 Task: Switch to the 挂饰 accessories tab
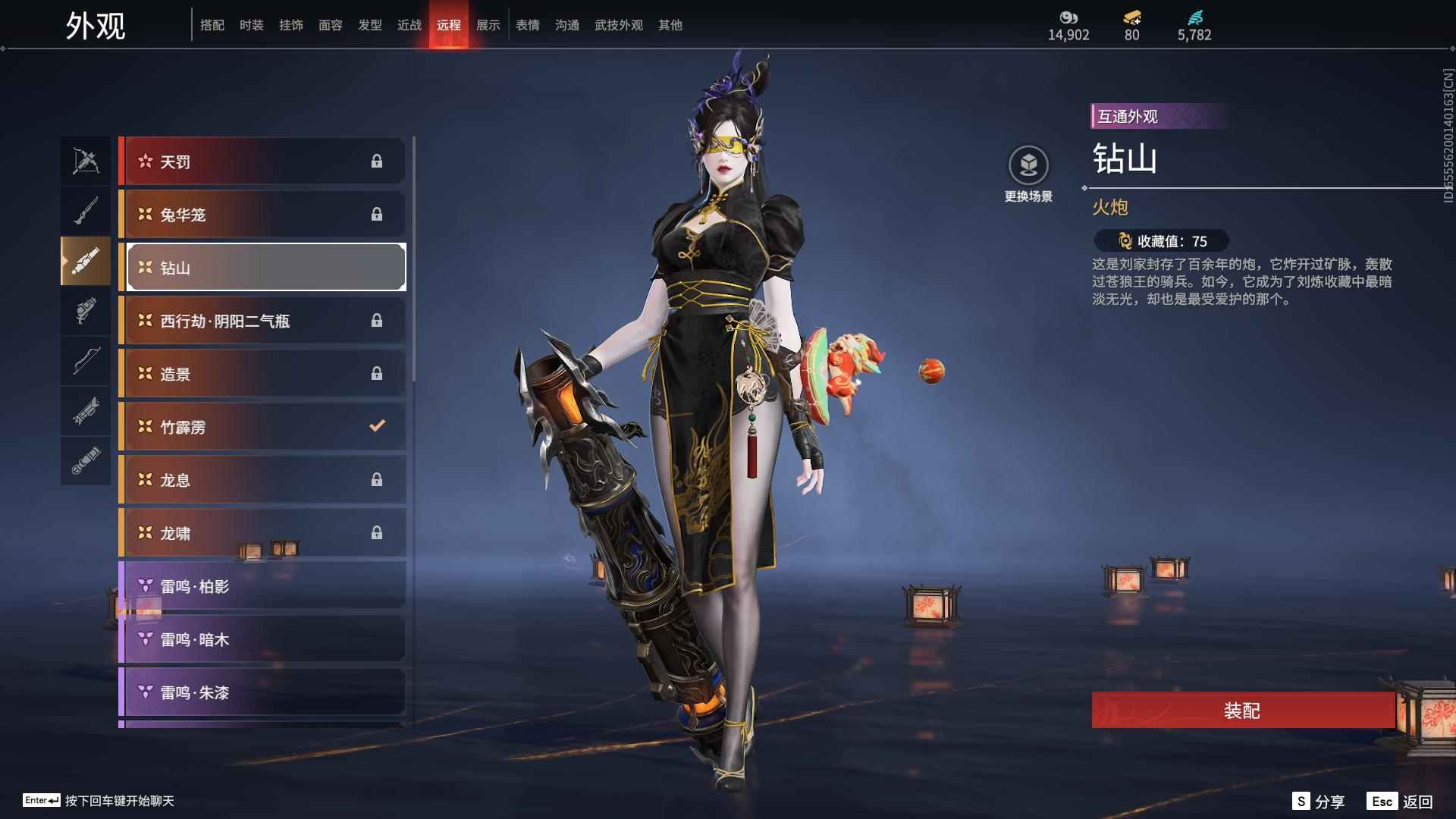[291, 25]
